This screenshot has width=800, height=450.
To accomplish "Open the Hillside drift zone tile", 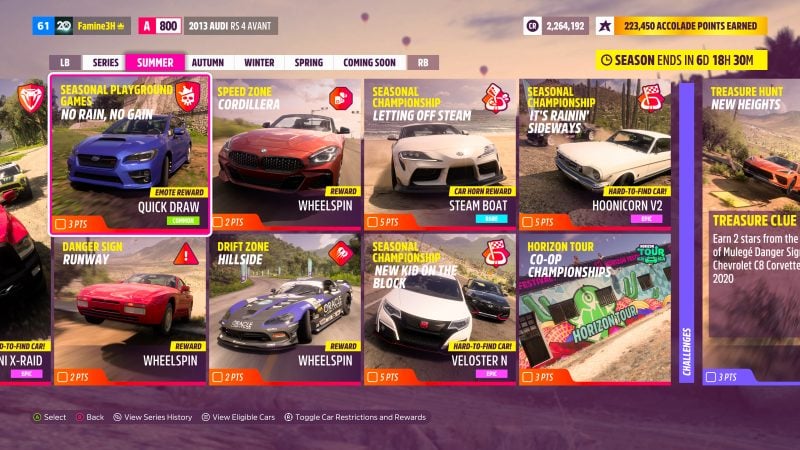I will [x=287, y=310].
